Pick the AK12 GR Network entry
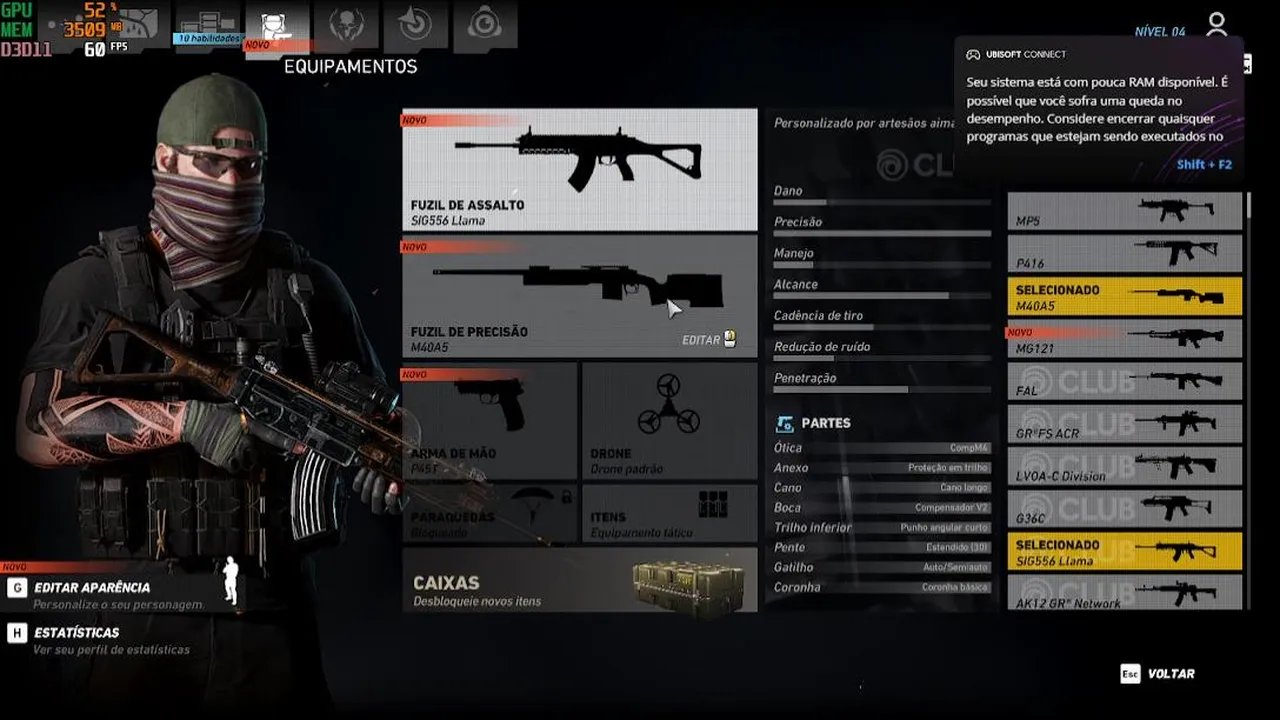This screenshot has height=720, width=1280. coord(1124,593)
